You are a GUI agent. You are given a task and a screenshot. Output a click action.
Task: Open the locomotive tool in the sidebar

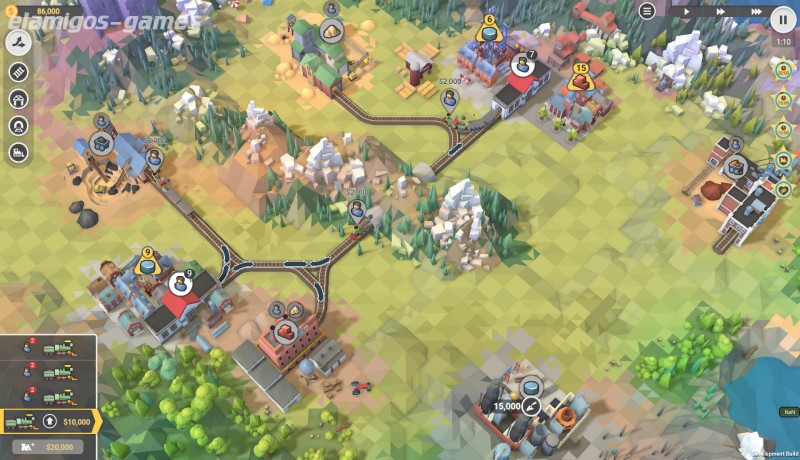click(19, 152)
